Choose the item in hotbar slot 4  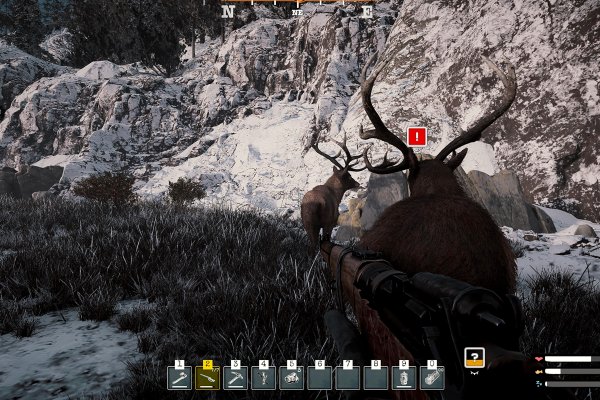264,378
